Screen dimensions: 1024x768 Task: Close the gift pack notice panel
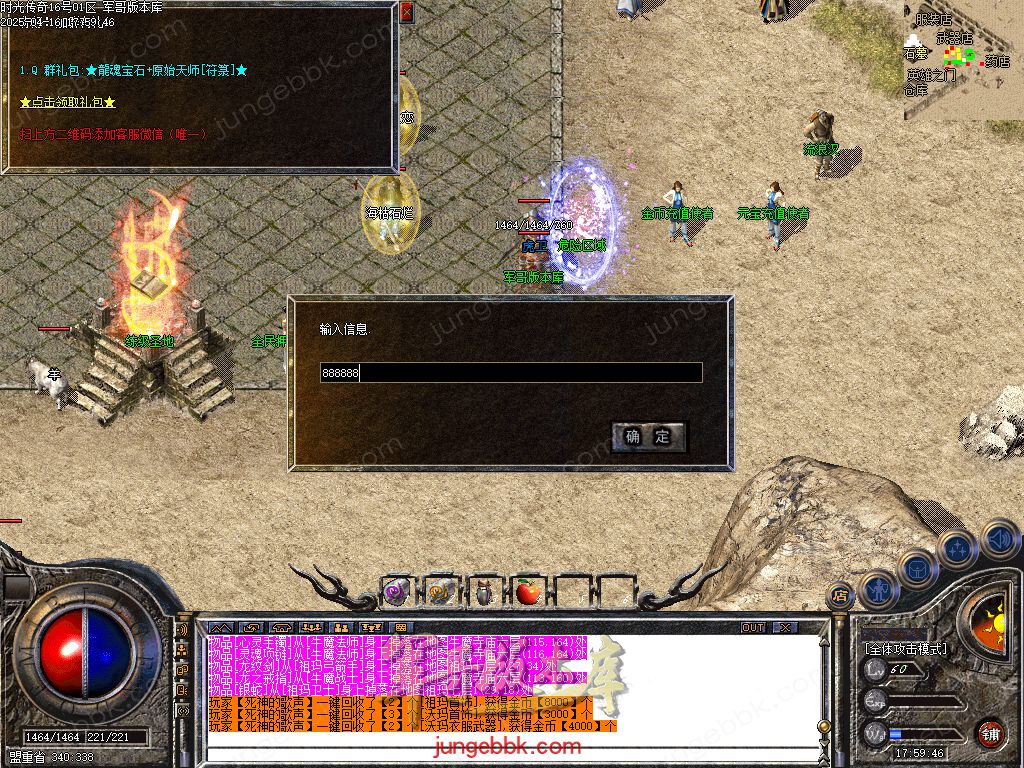point(406,13)
